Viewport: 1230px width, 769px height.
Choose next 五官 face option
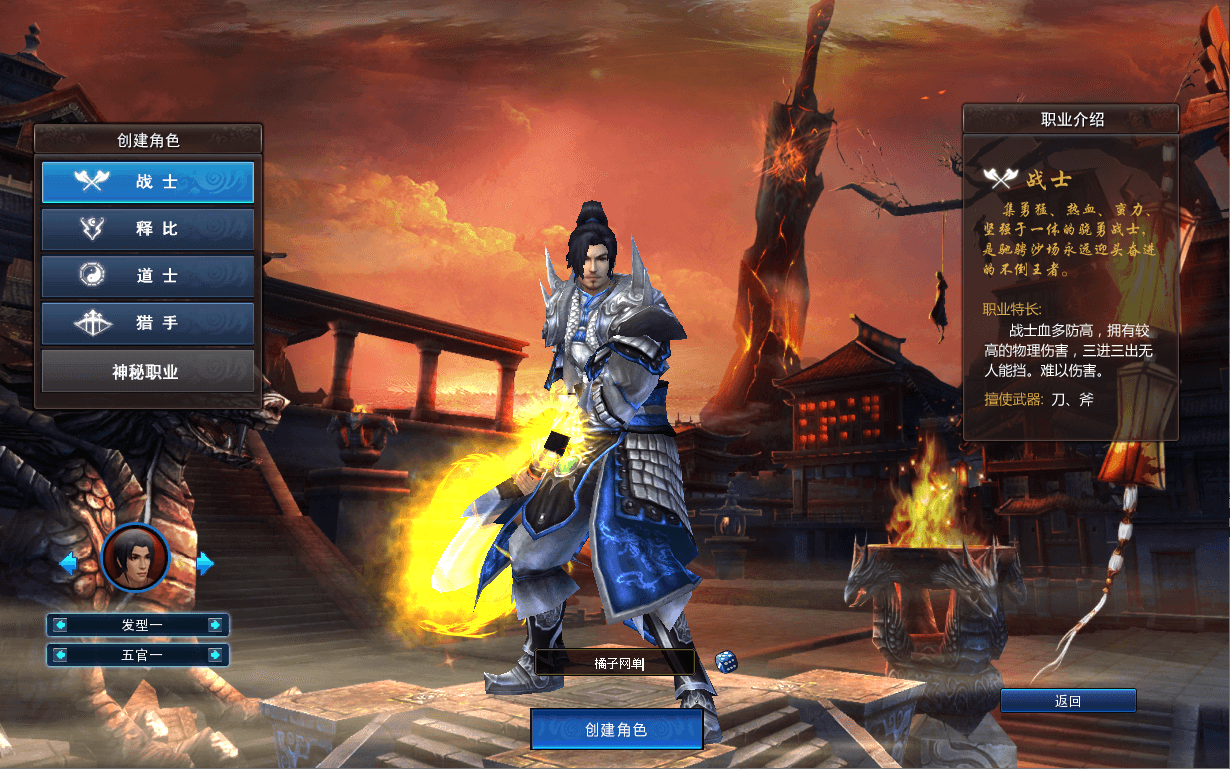(215, 655)
